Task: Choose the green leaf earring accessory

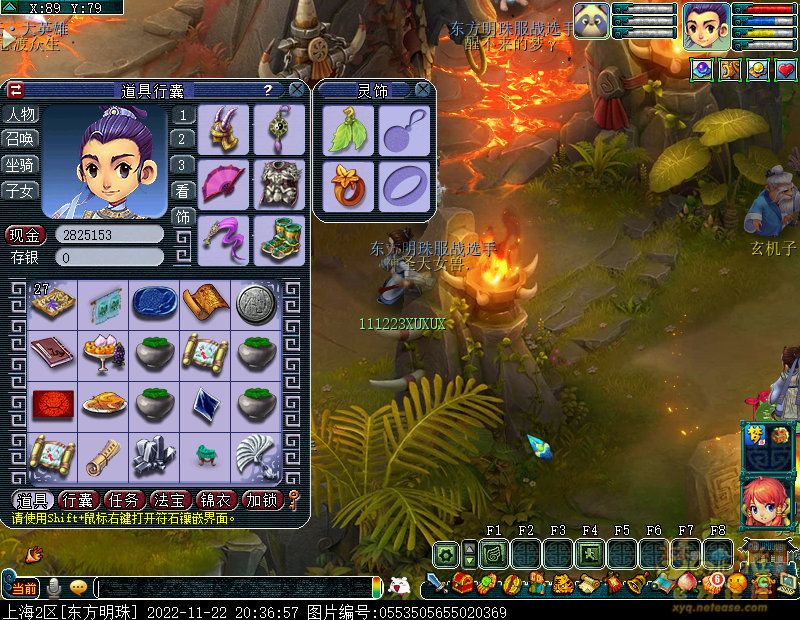Action: tap(348, 130)
